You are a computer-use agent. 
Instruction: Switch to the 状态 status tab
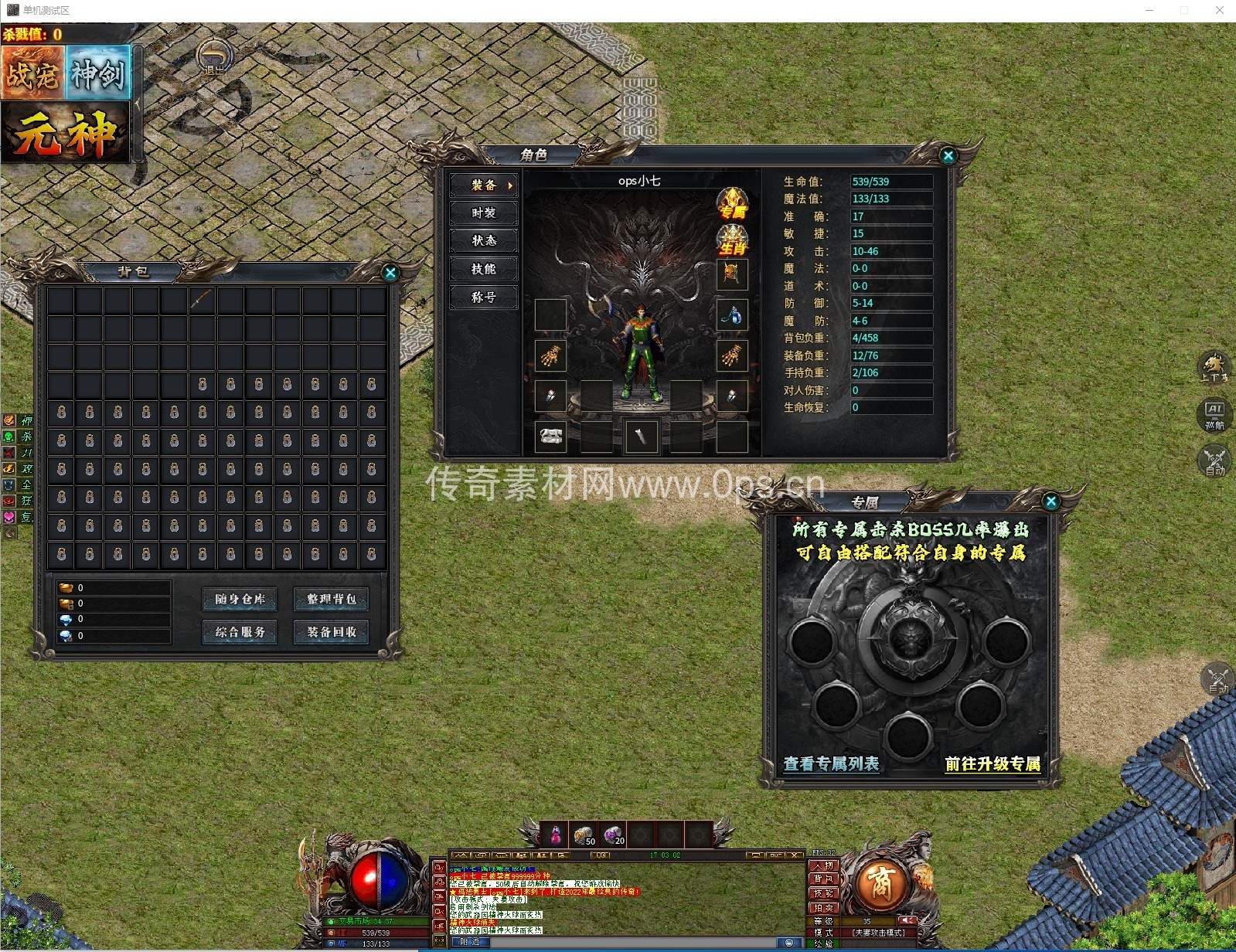(x=484, y=241)
